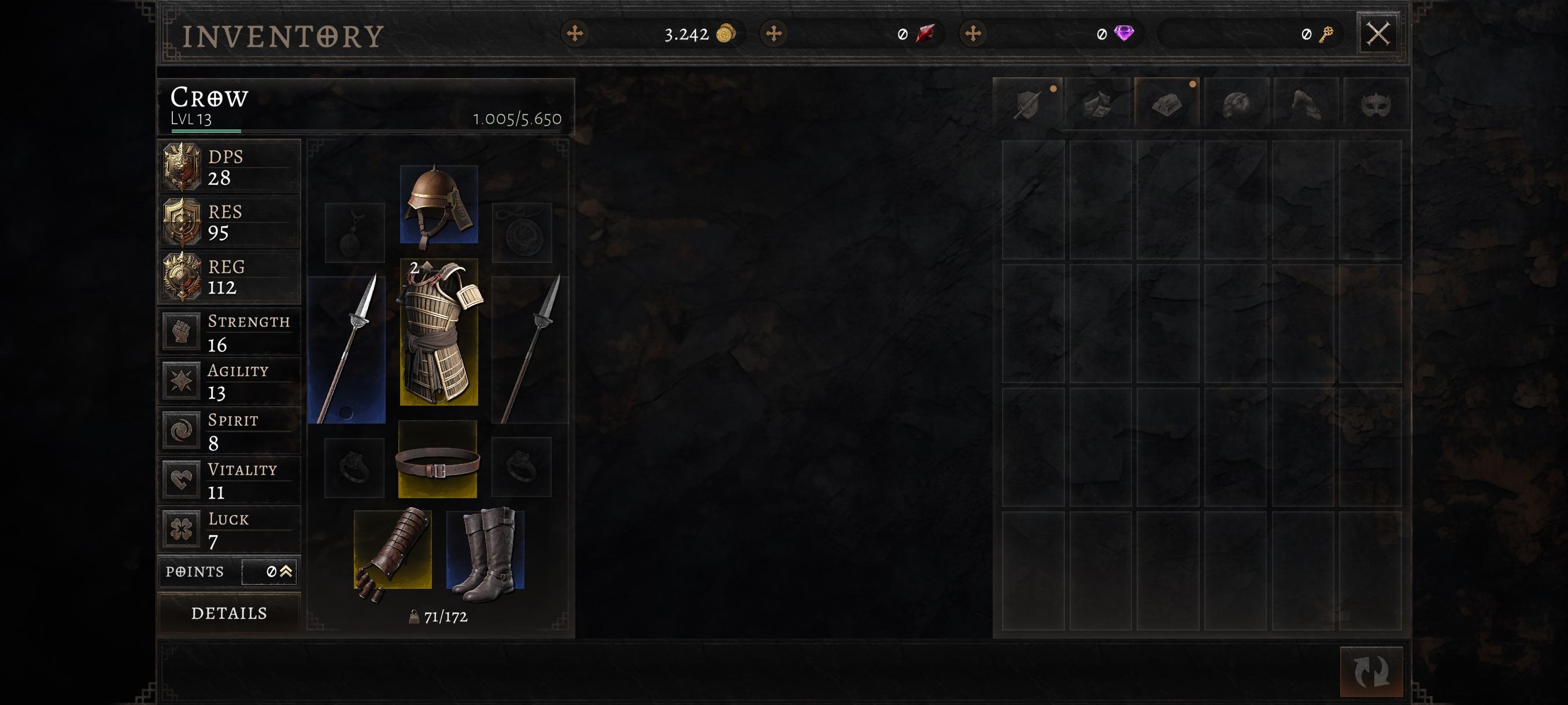Select the equipped lamellar chest armor

[438, 332]
